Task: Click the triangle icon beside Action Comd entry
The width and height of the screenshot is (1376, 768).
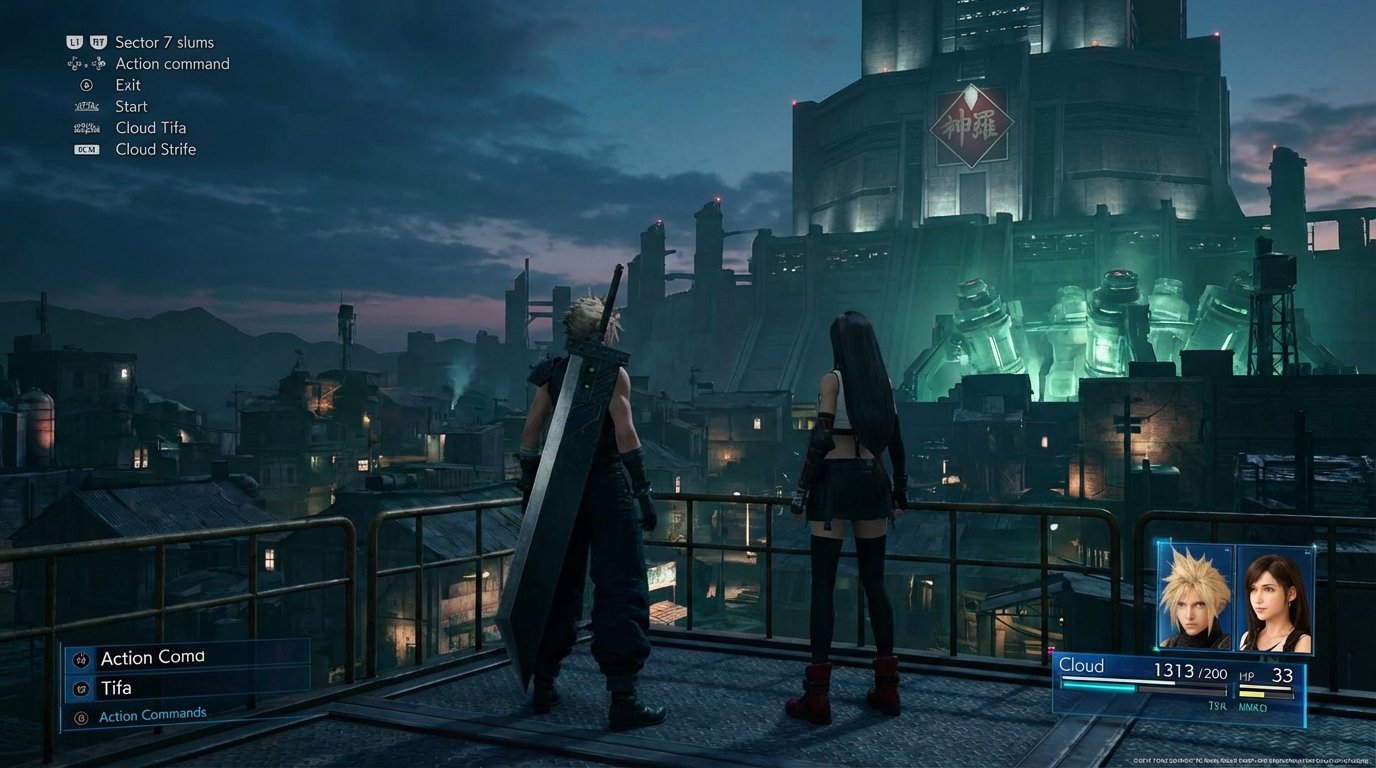Action: [81, 657]
